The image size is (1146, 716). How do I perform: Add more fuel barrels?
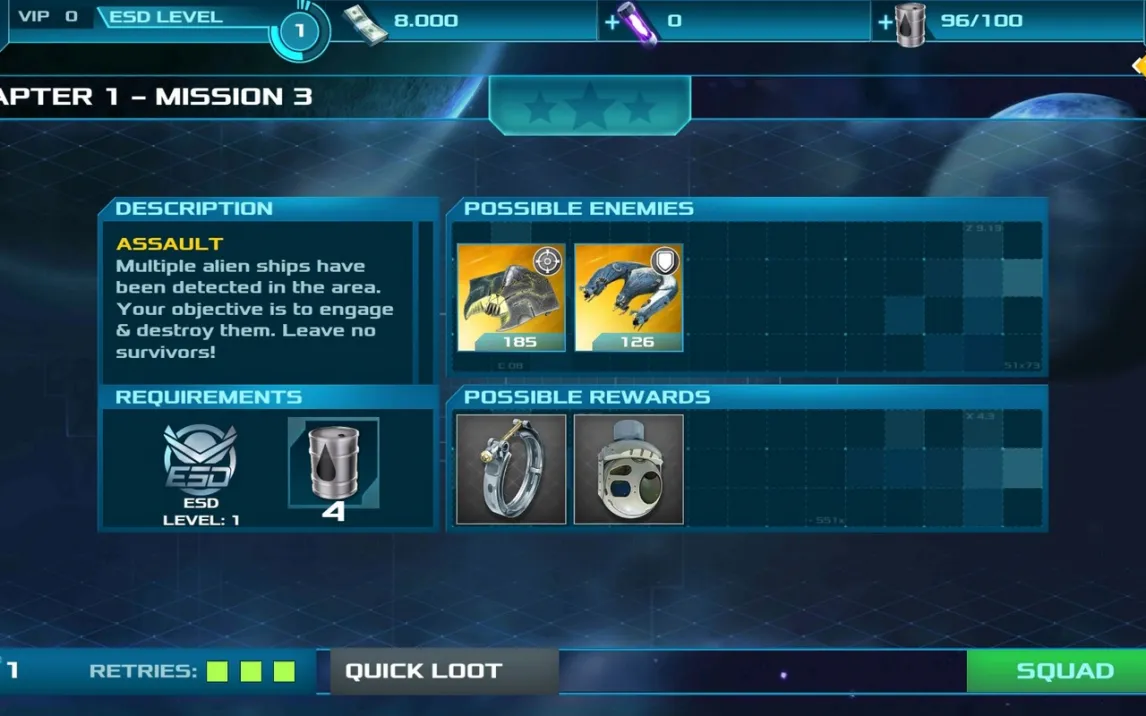click(885, 21)
